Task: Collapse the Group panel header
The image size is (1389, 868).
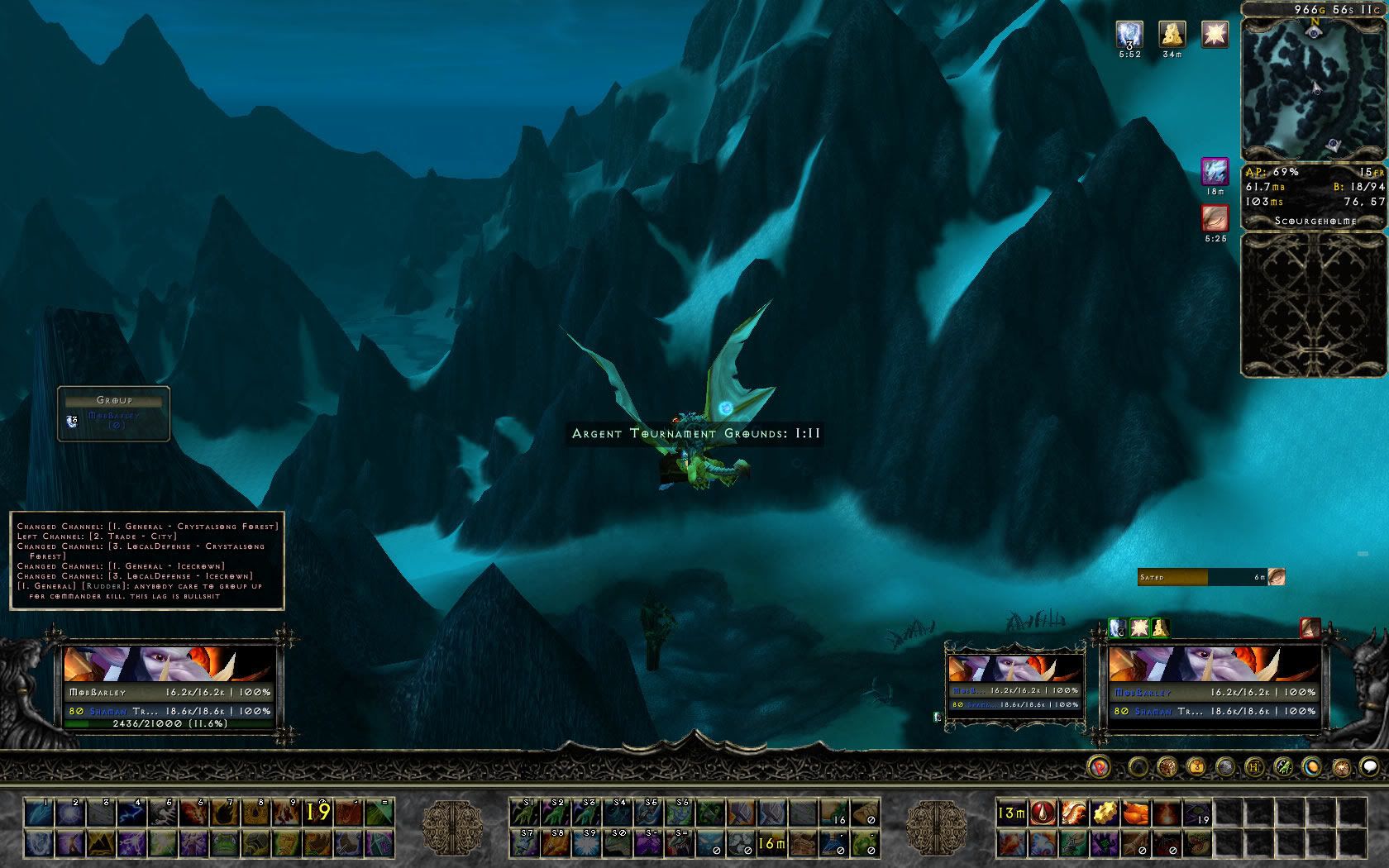Action: coord(113,399)
